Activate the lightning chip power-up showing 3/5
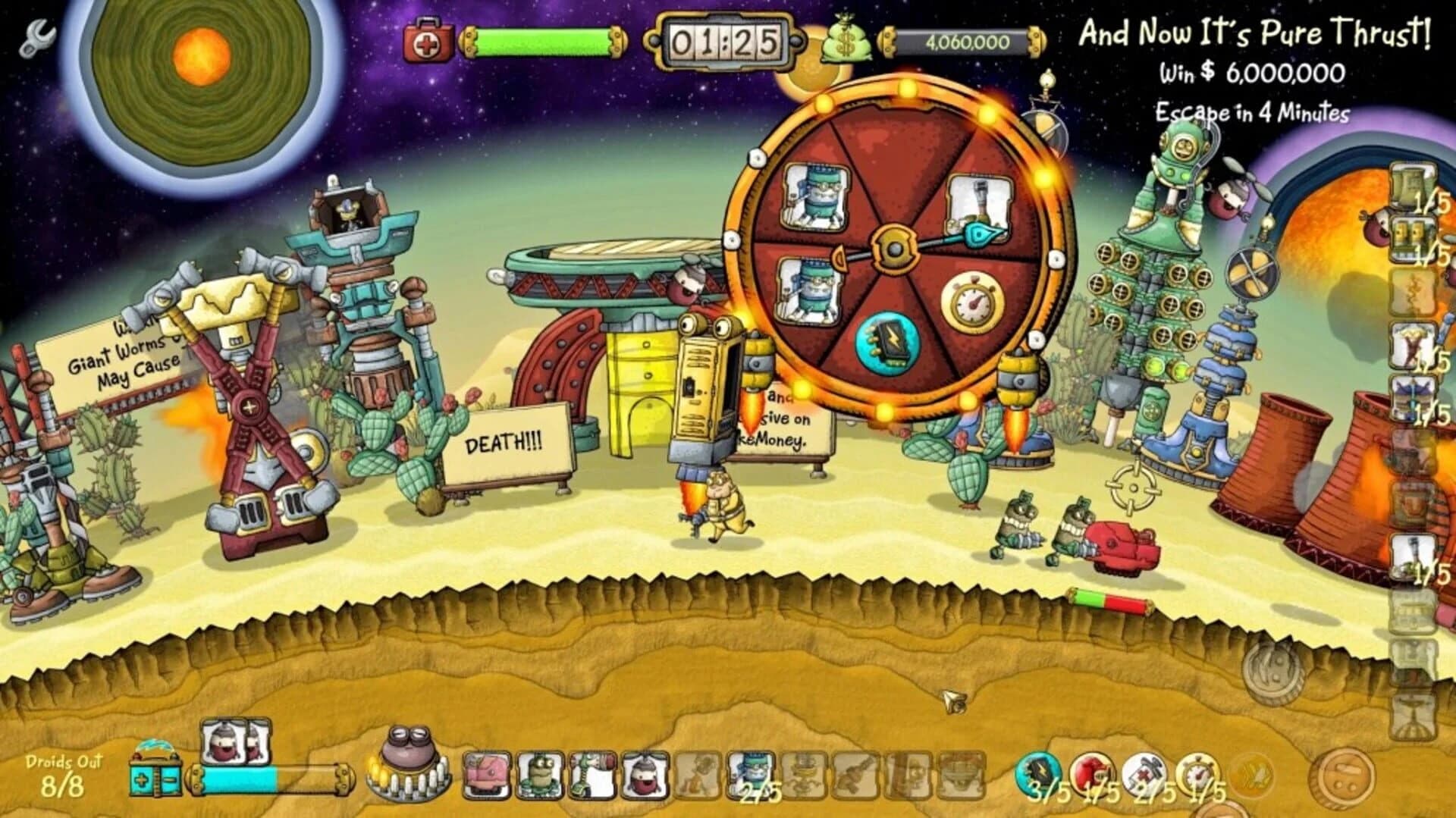This screenshot has height=818, width=1456. [x=1040, y=772]
